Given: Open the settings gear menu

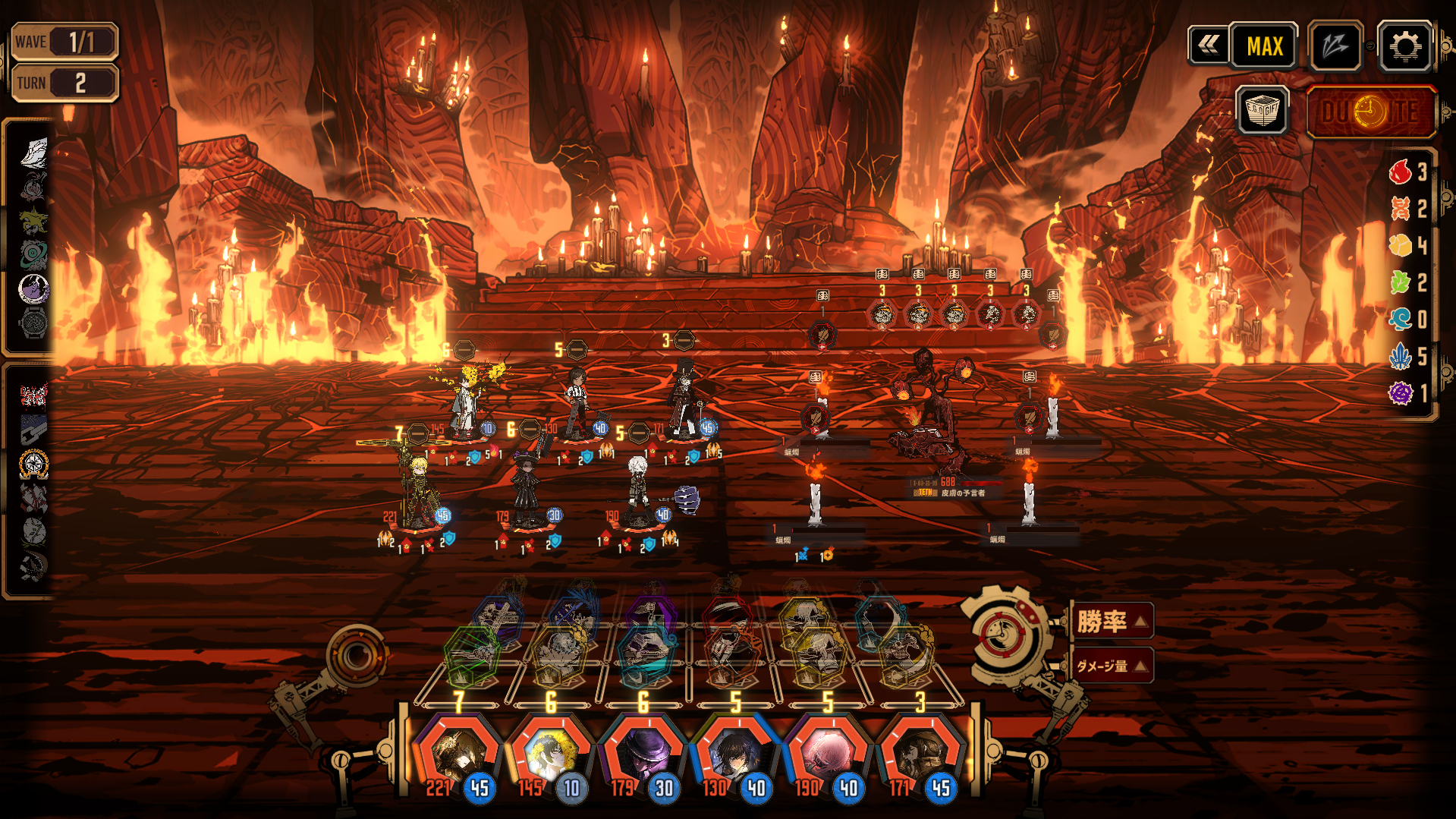Looking at the screenshot, I should tap(1404, 46).
